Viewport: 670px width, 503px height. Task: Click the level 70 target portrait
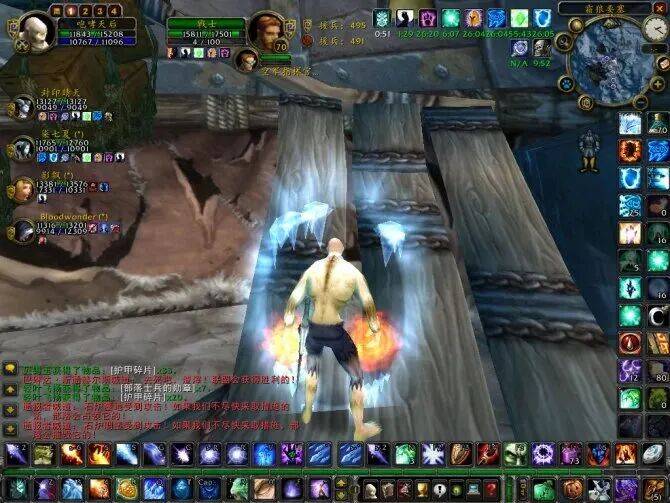[x=266, y=30]
